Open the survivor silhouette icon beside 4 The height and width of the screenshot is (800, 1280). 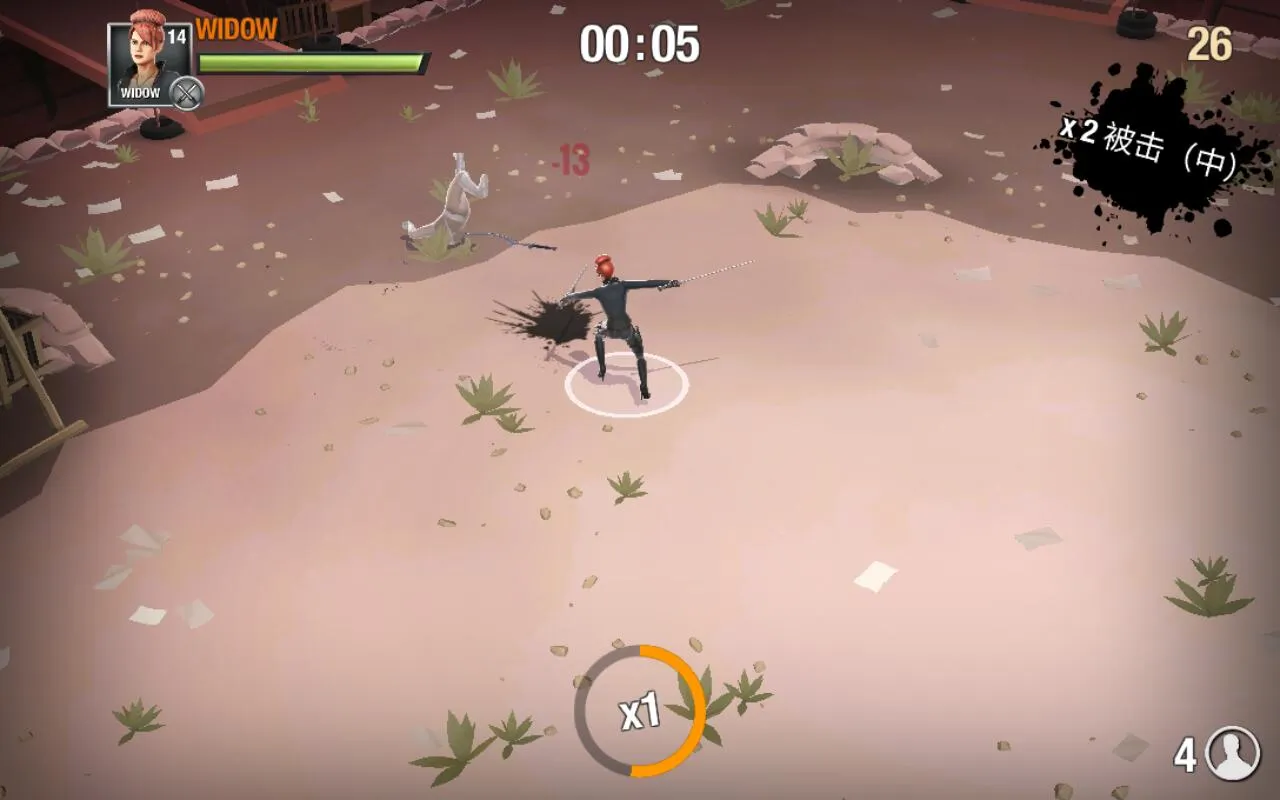(x=1232, y=754)
